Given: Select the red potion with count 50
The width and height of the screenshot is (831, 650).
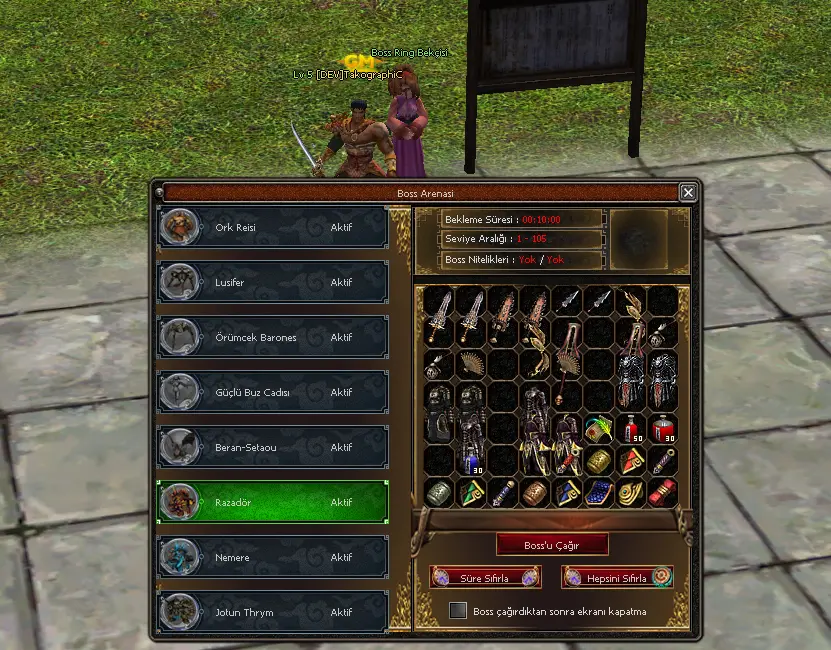Looking at the screenshot, I should coord(631,429).
